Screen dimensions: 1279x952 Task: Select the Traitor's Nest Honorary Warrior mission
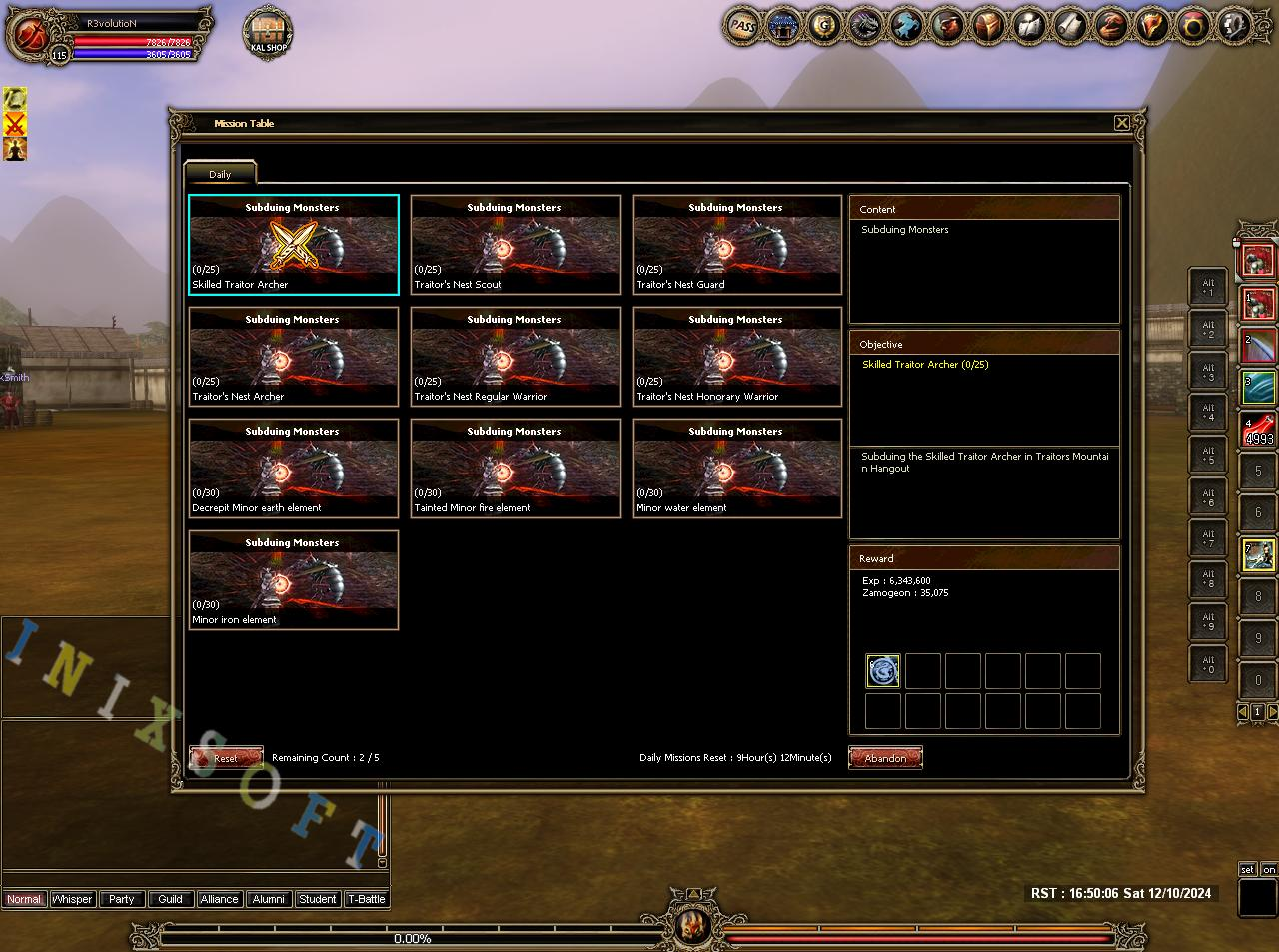737,357
